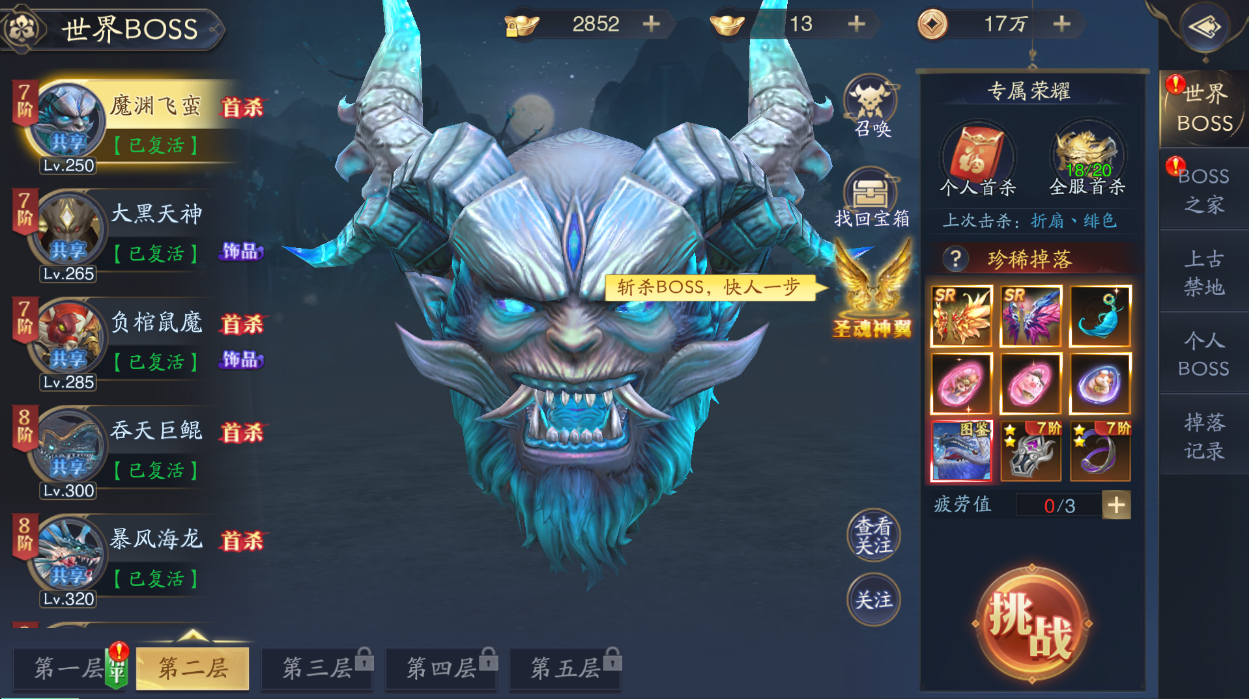Open the BOSS之家 side tab
Image resolution: width=1249 pixels, height=699 pixels.
(1203, 190)
